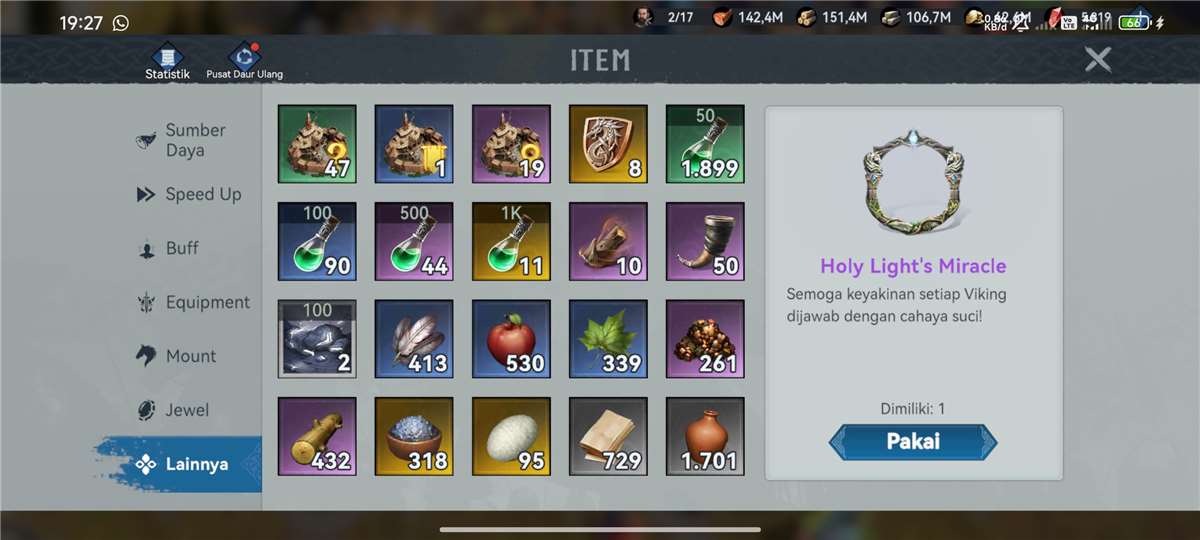Open Pusat Daur Ulang recycling center
Viewport: 1200px width, 540px height.
(244, 61)
